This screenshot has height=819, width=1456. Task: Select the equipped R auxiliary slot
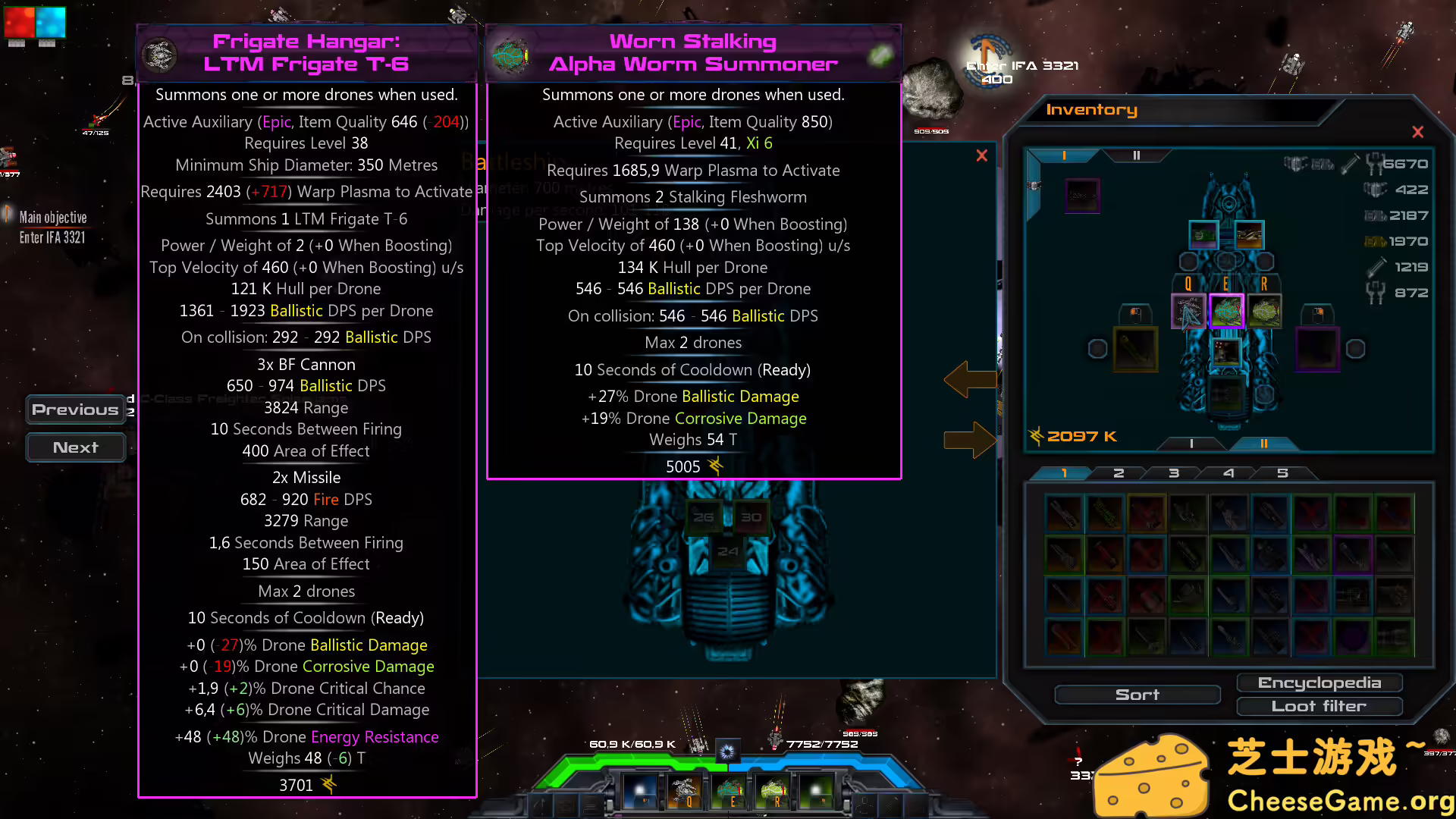pos(1264,312)
